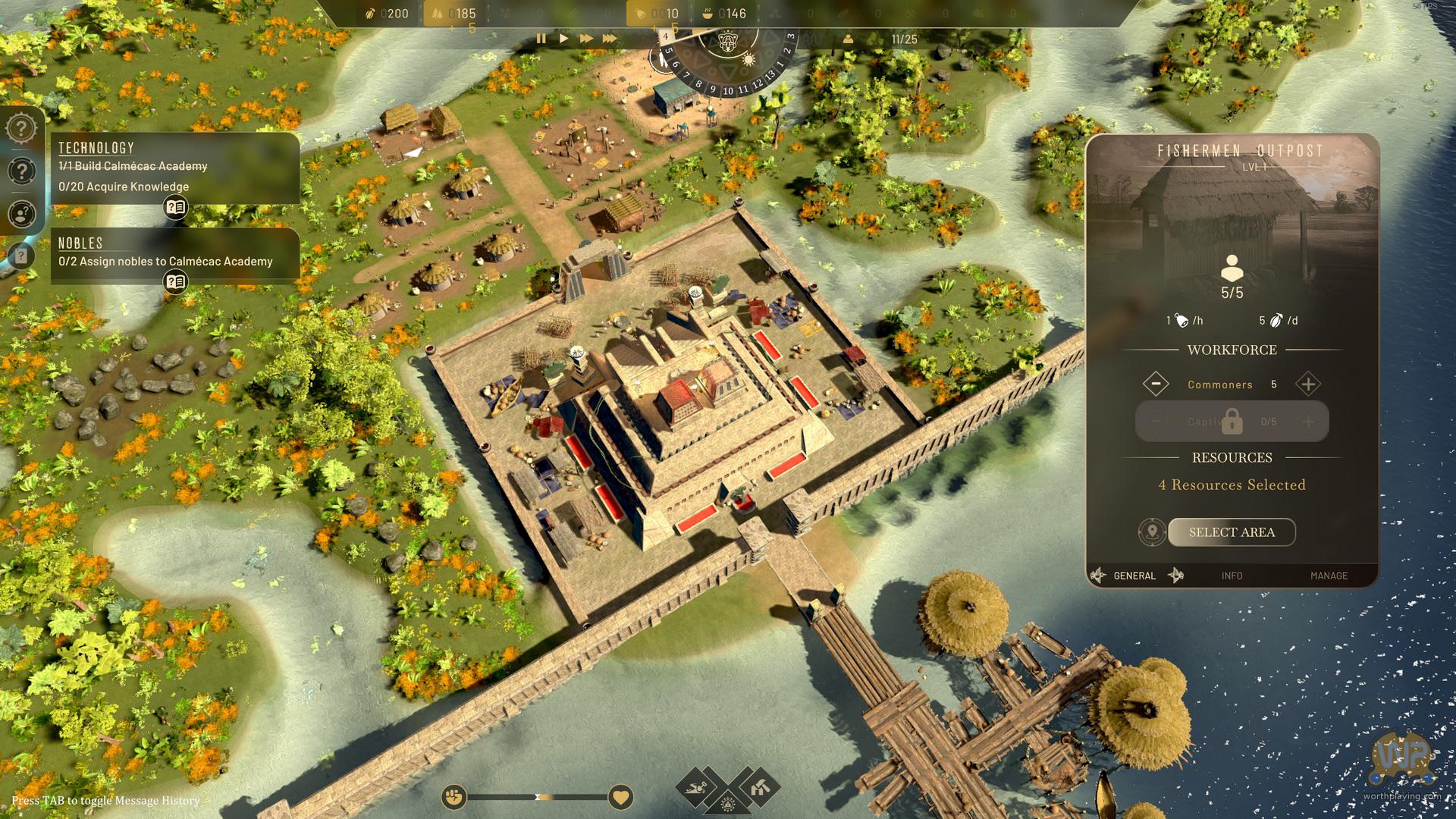The height and width of the screenshot is (819, 1456).
Task: Set the fastest triple-arrow game speed
Action: pyautogui.click(x=610, y=38)
